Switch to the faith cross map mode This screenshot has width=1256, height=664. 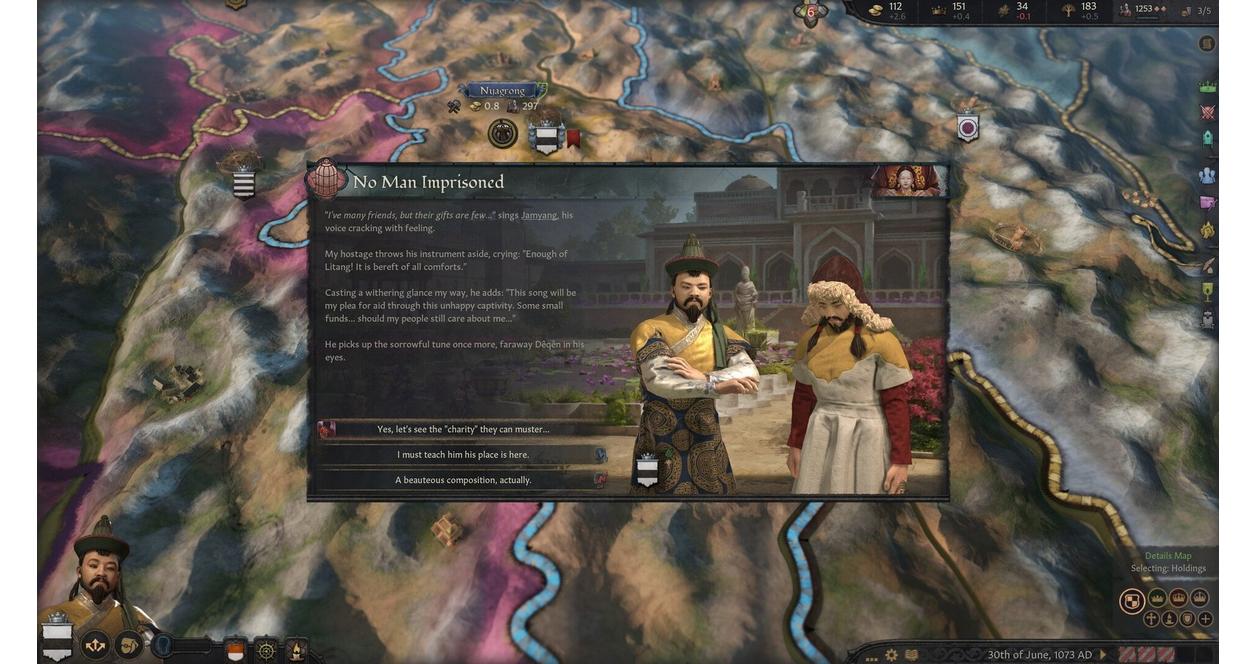point(1151,619)
